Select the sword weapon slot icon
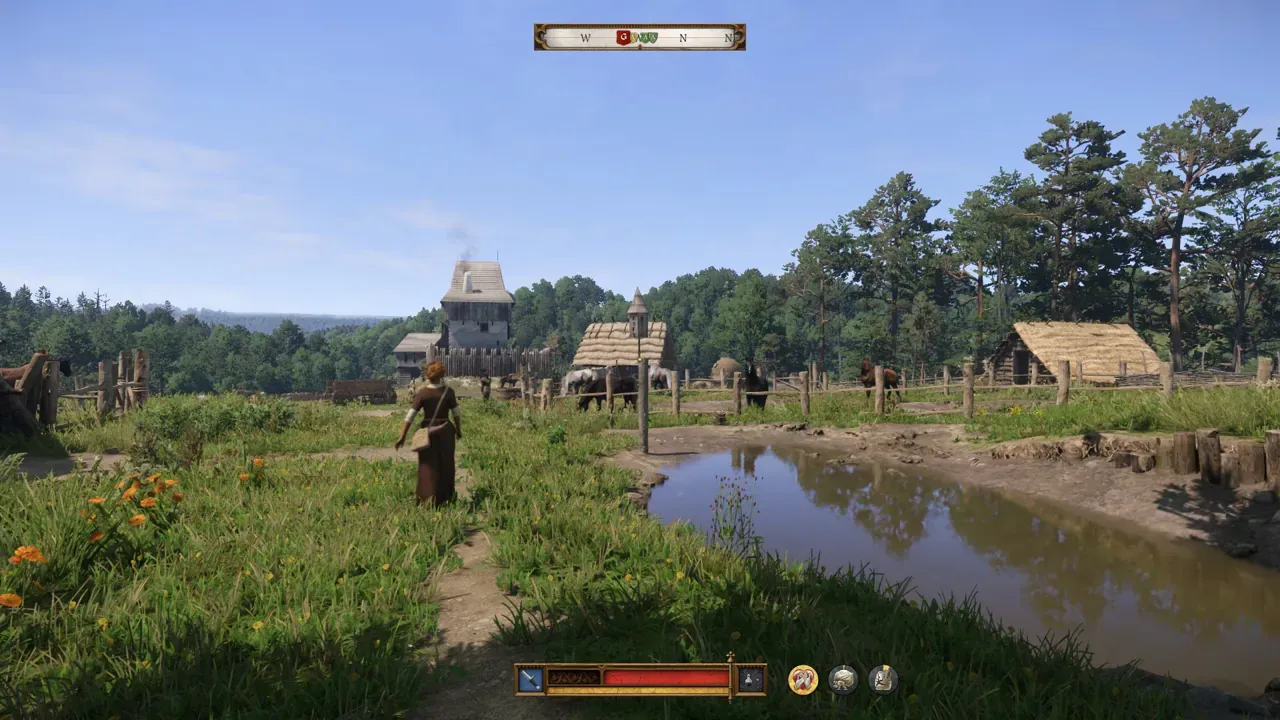Image resolution: width=1280 pixels, height=720 pixels. click(530, 680)
